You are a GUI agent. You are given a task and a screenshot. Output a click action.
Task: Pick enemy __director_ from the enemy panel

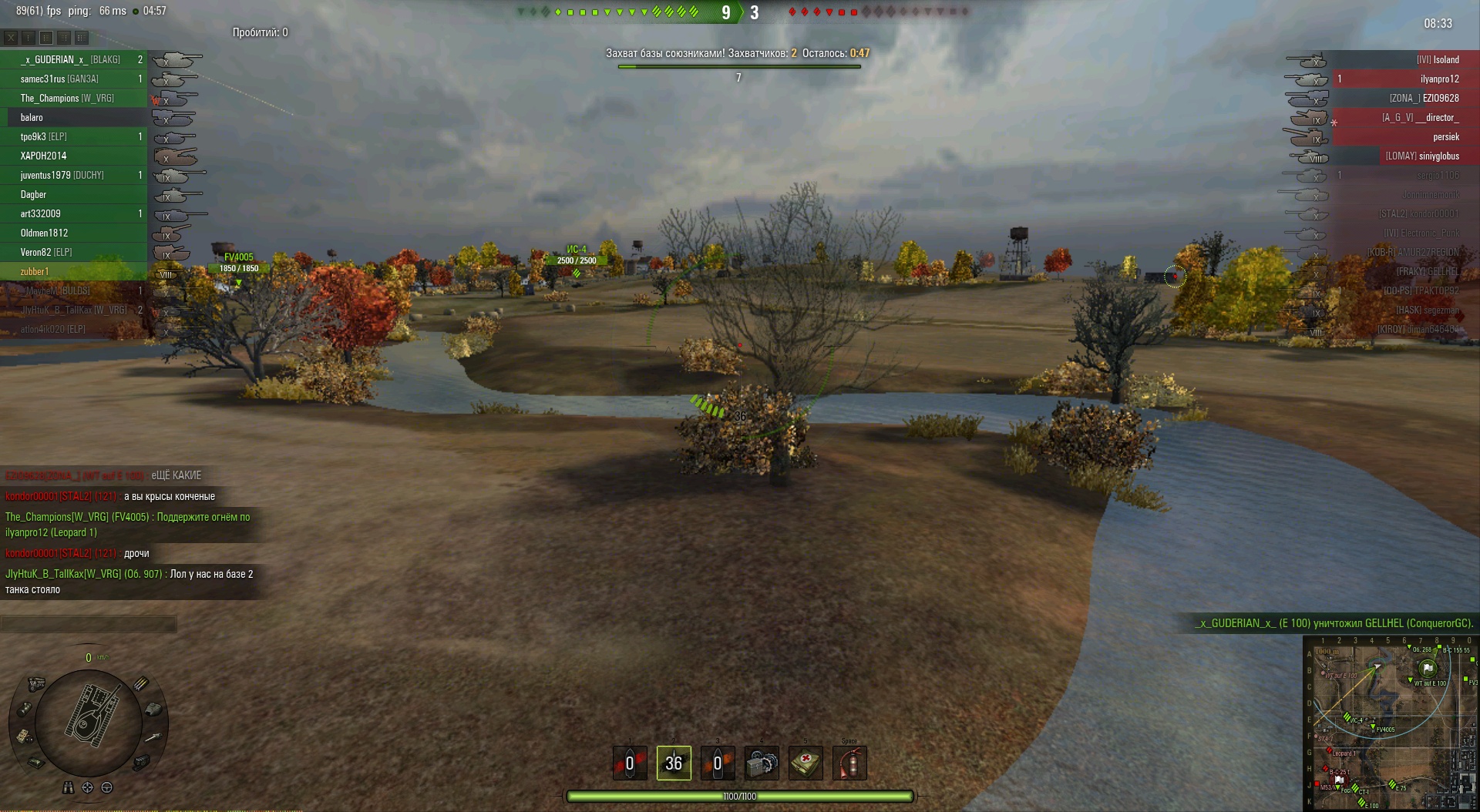(1420, 117)
